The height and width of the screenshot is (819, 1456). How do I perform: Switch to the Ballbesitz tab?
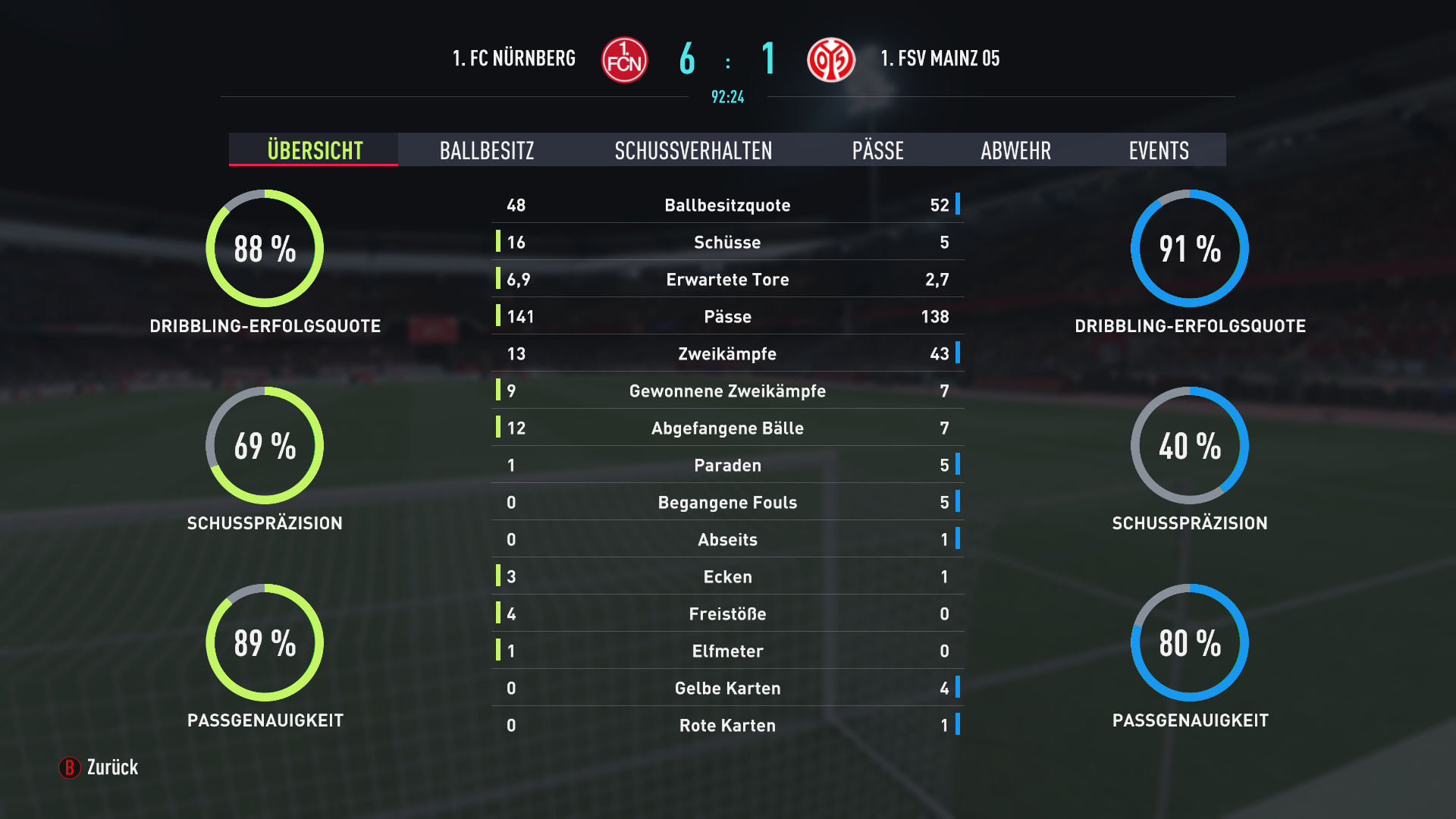[x=487, y=150]
